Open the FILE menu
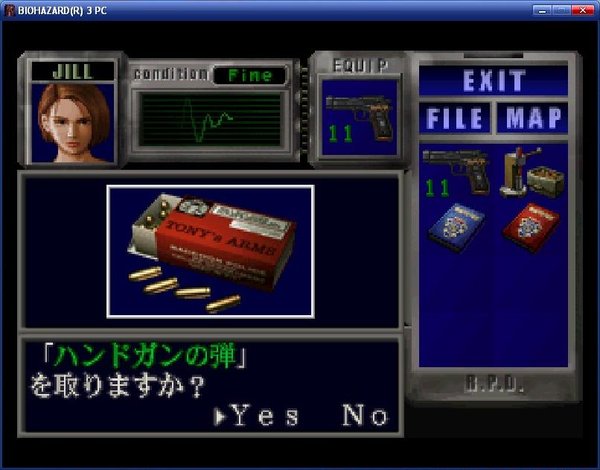The width and height of the screenshot is (600, 470). point(456,118)
